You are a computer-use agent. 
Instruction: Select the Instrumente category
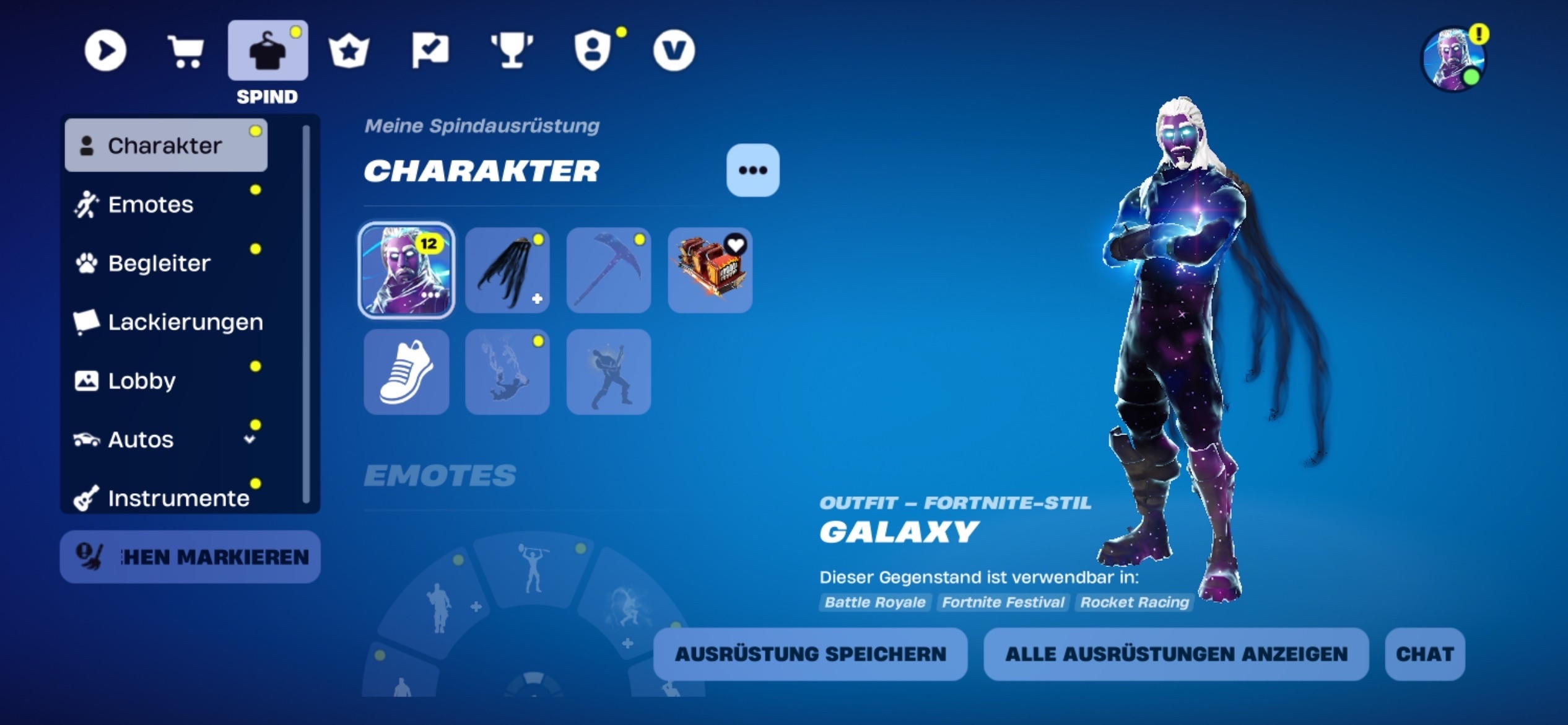(x=178, y=498)
